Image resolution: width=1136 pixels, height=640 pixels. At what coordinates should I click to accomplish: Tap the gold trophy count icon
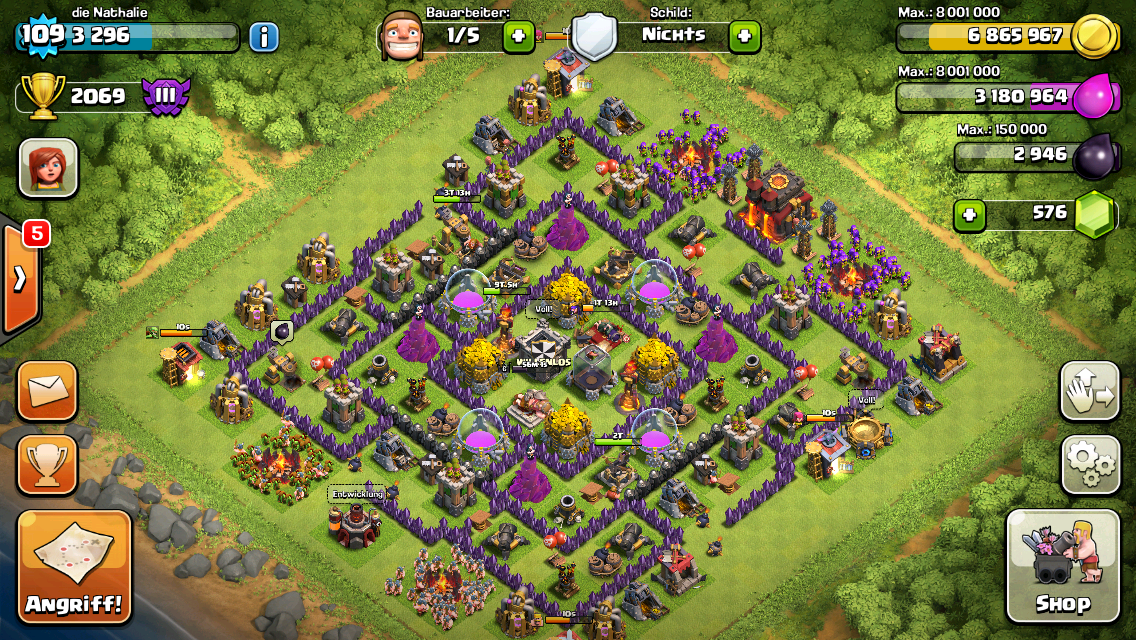43,96
